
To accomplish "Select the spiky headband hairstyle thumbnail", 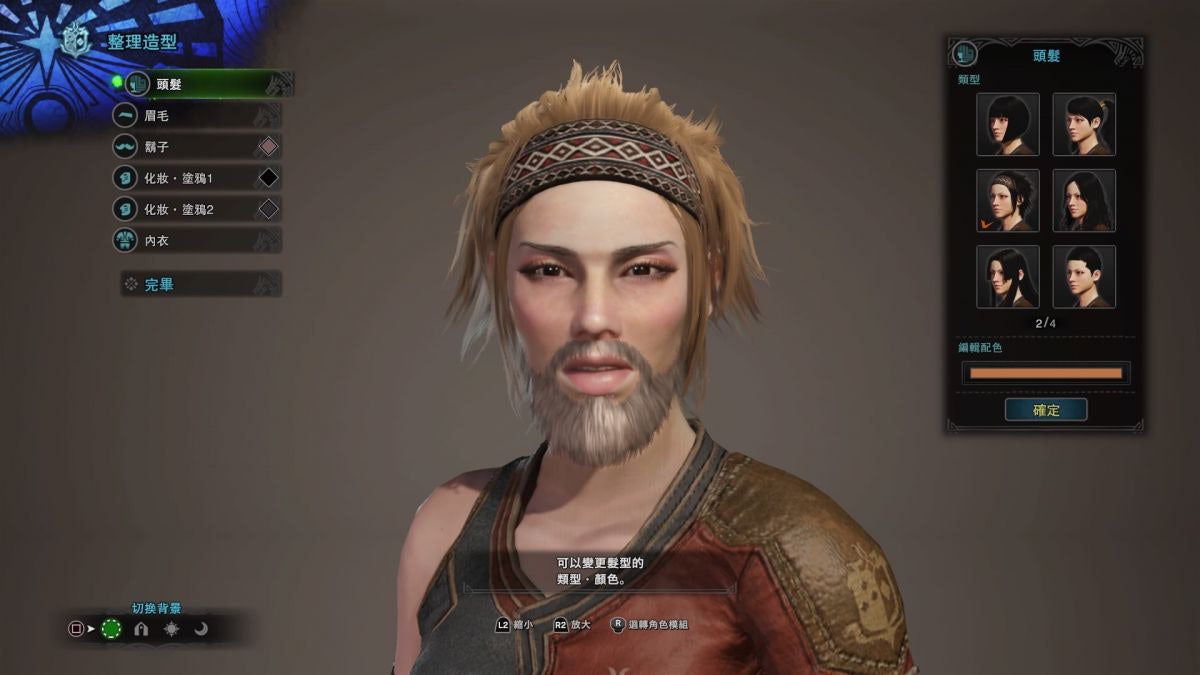I will 1008,201.
